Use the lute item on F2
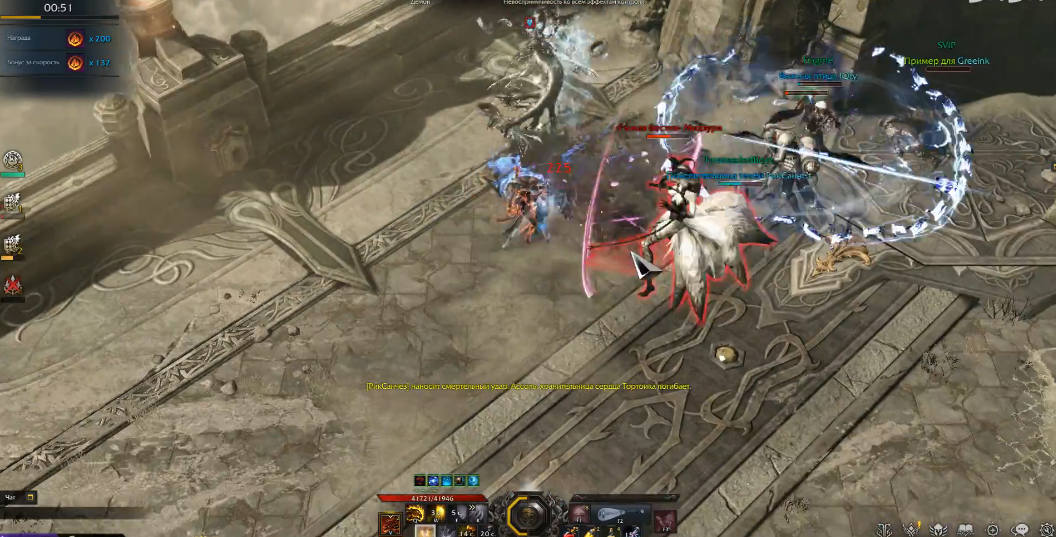The image size is (1056, 537). (610, 513)
